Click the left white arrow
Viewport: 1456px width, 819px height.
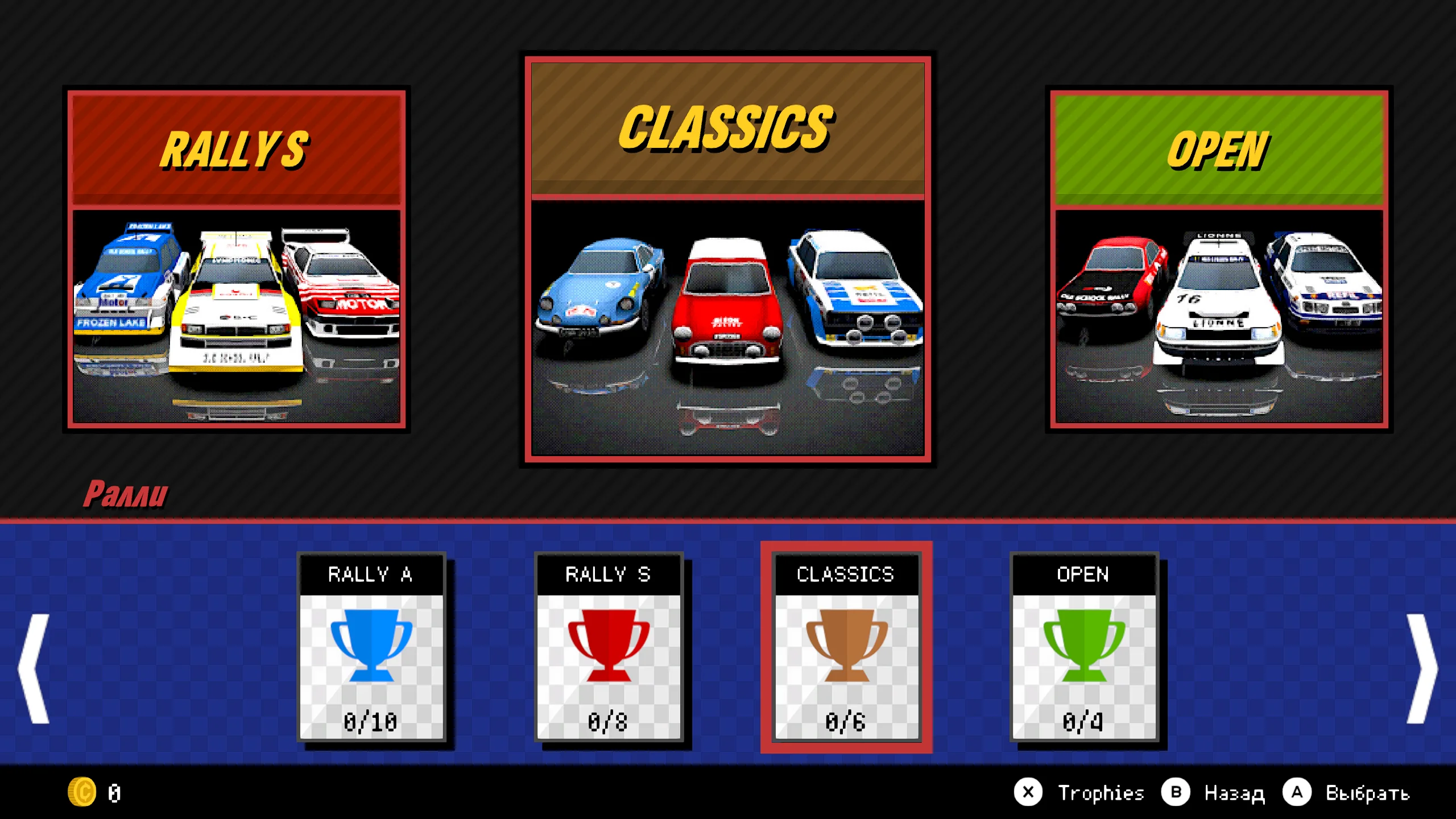pyautogui.click(x=34, y=668)
